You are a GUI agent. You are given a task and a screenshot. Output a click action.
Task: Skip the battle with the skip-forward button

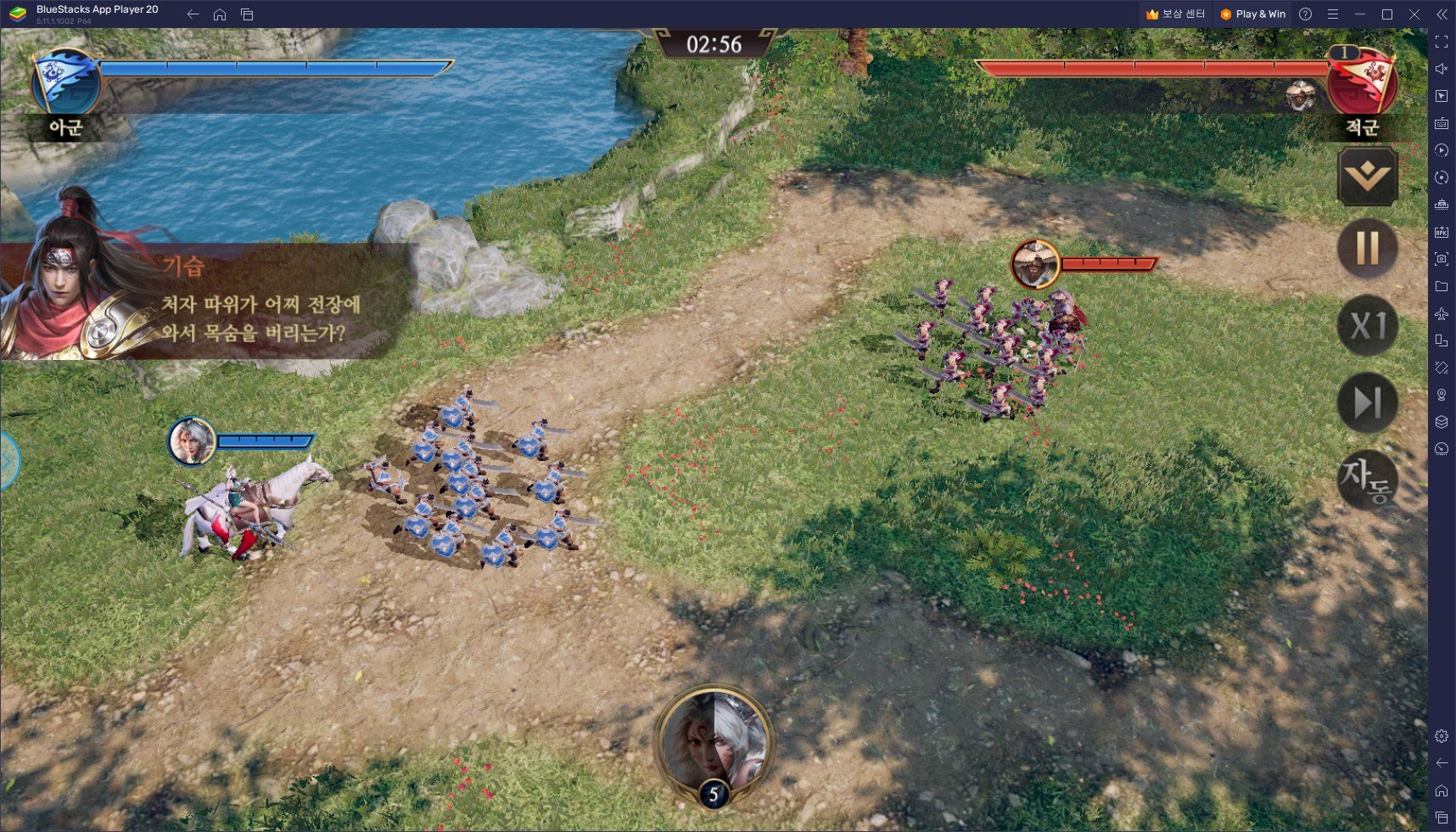1367,403
